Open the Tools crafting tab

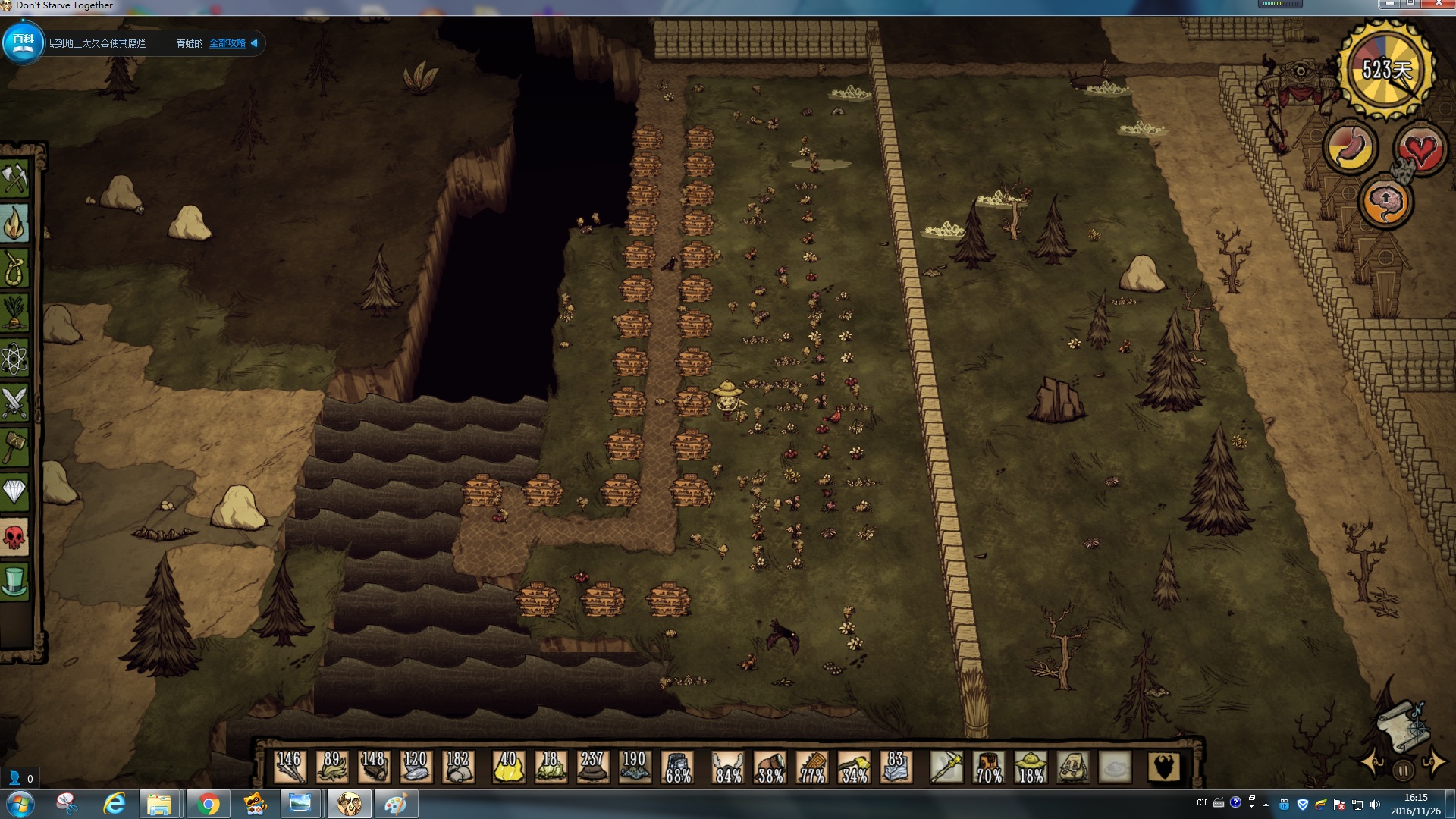click(14, 179)
